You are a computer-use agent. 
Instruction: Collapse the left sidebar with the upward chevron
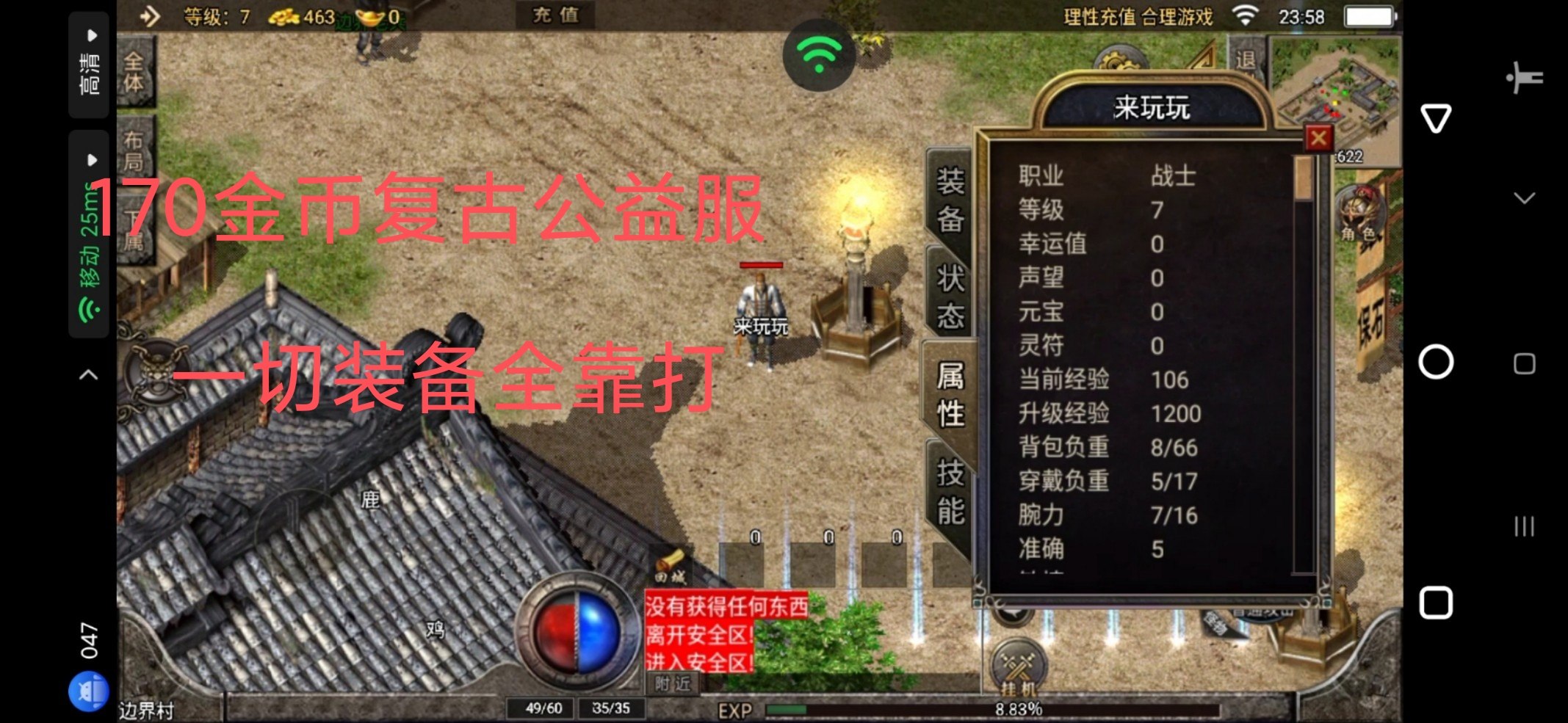(x=88, y=374)
